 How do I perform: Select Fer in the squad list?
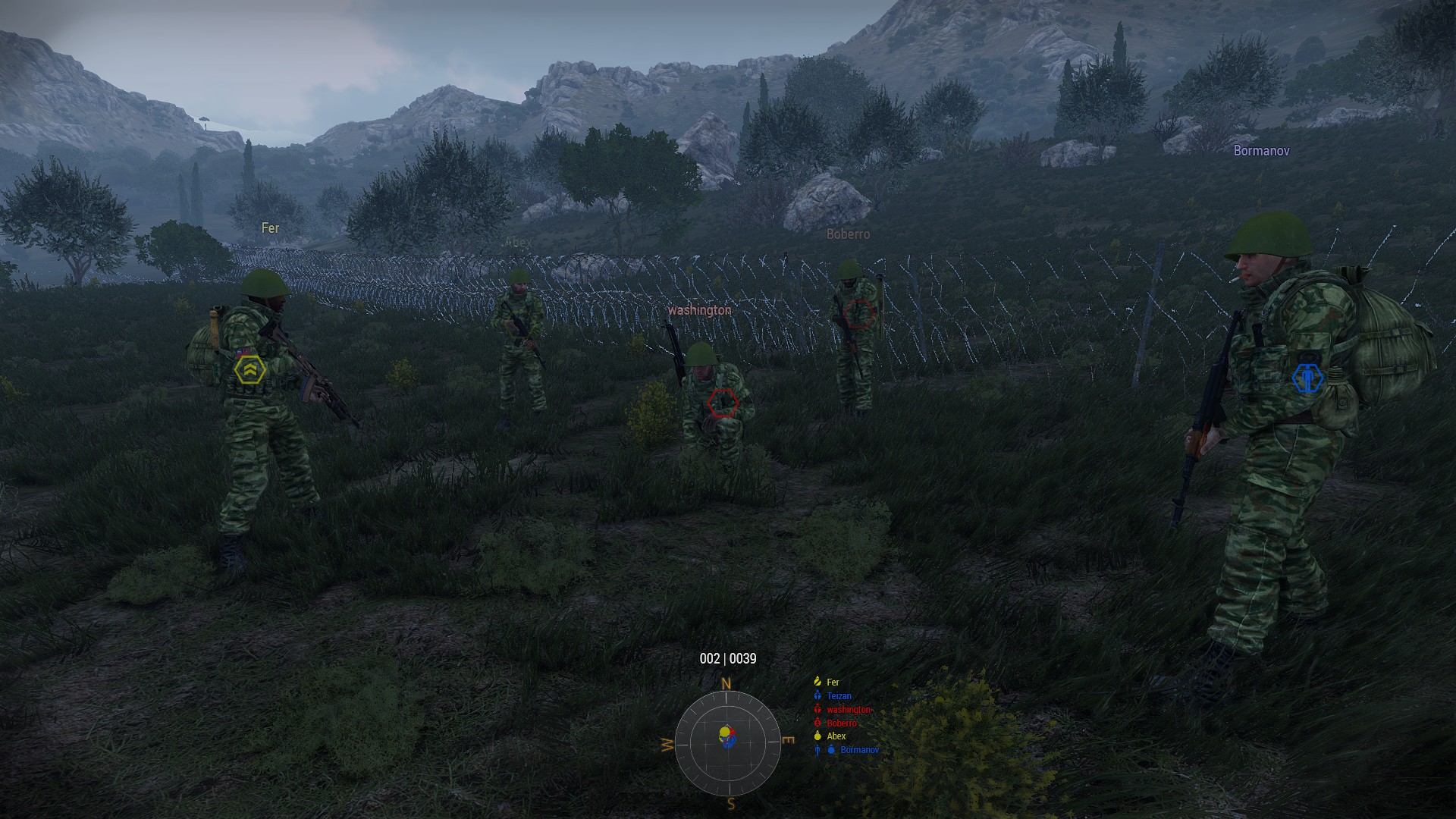[x=833, y=682]
